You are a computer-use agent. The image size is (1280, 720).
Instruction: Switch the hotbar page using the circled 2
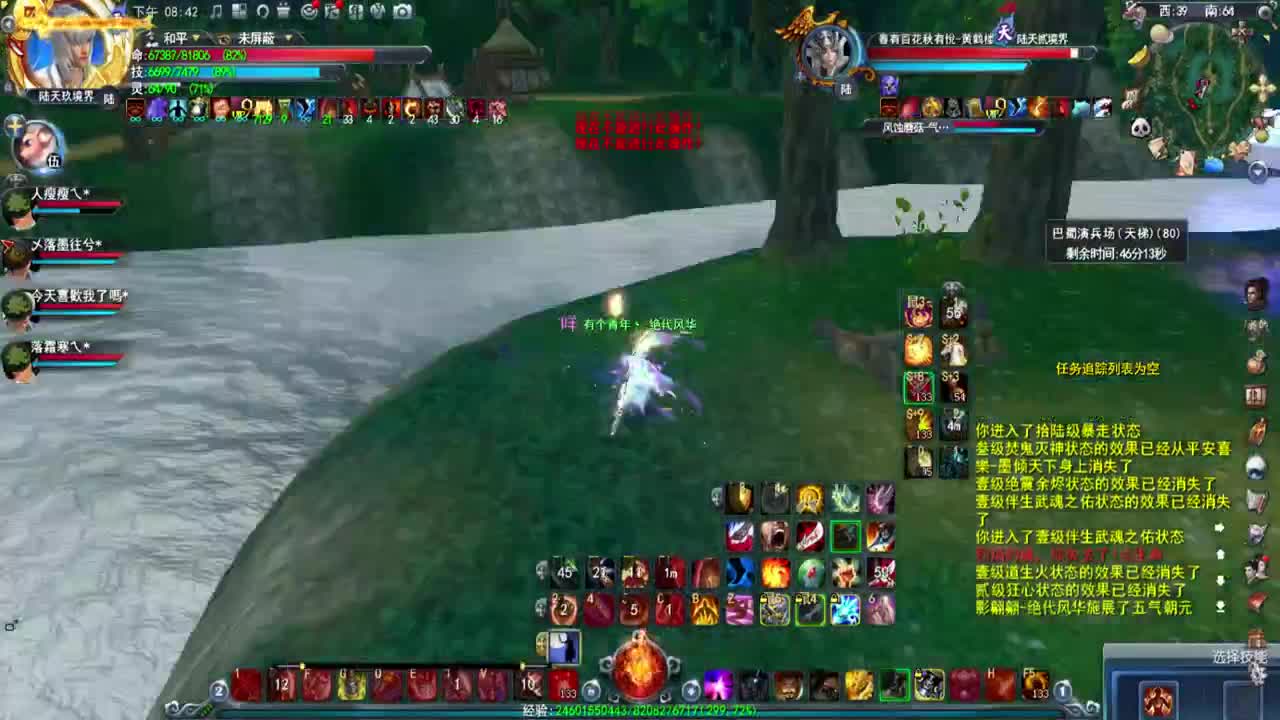218,689
